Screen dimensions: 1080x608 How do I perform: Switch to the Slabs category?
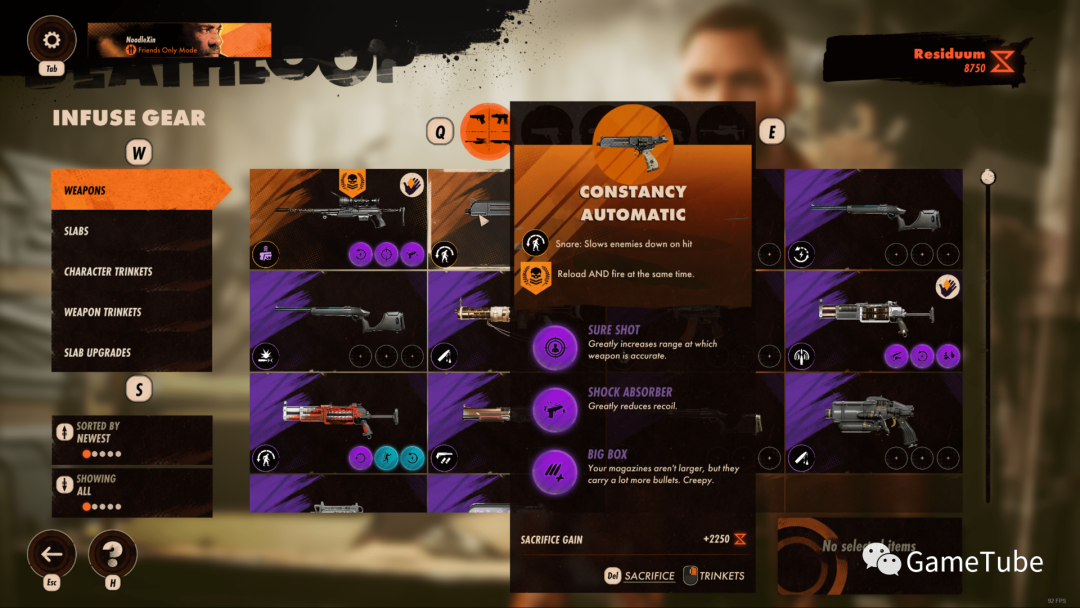pos(132,231)
